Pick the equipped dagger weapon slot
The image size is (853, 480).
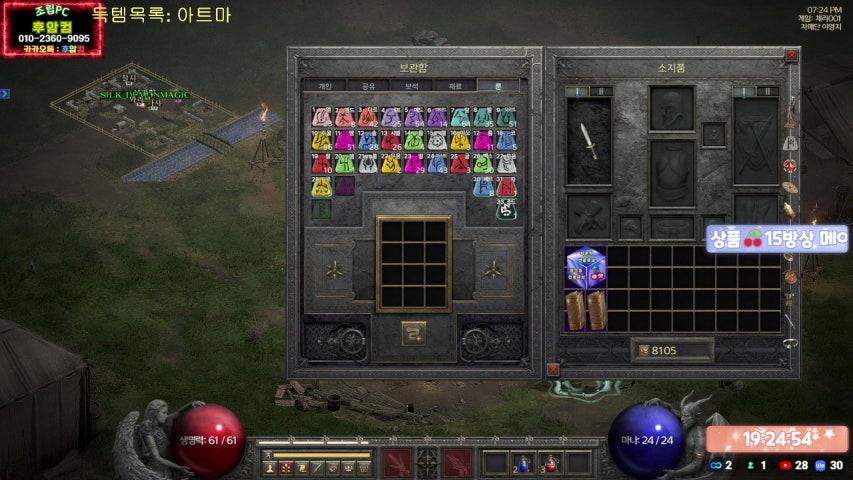(589, 141)
